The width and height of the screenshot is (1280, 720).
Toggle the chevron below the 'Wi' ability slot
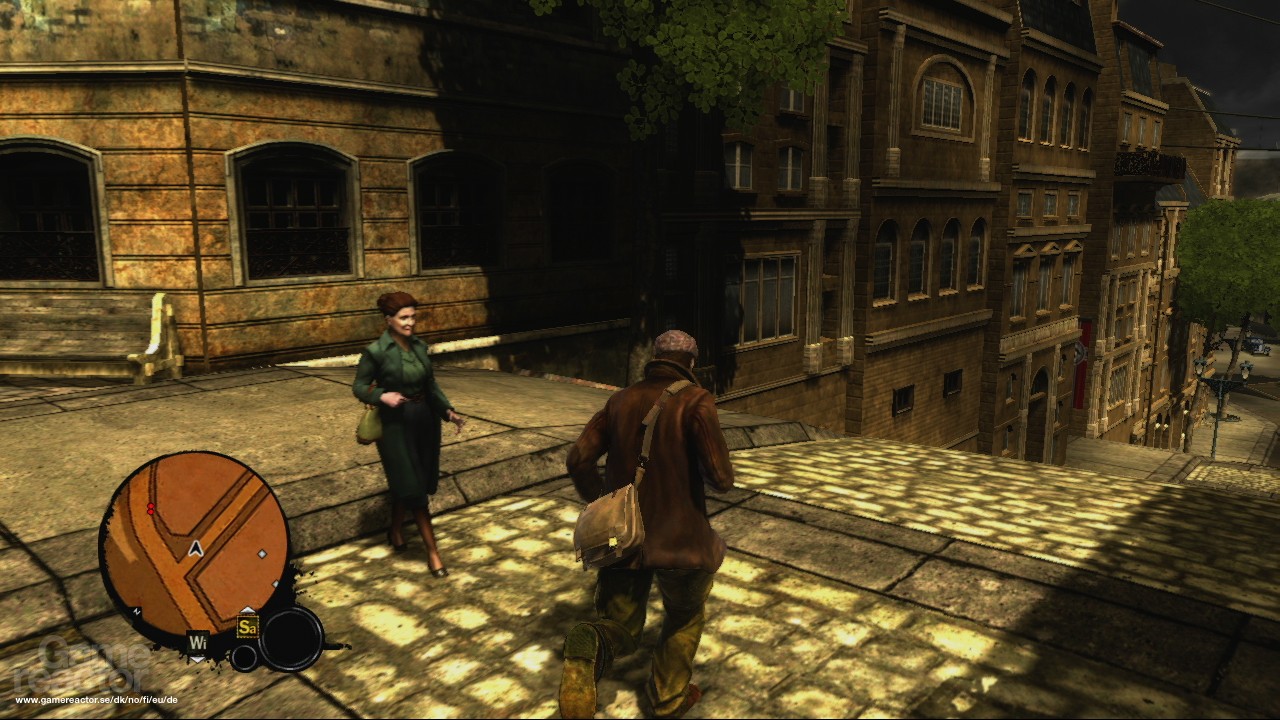click(x=196, y=659)
